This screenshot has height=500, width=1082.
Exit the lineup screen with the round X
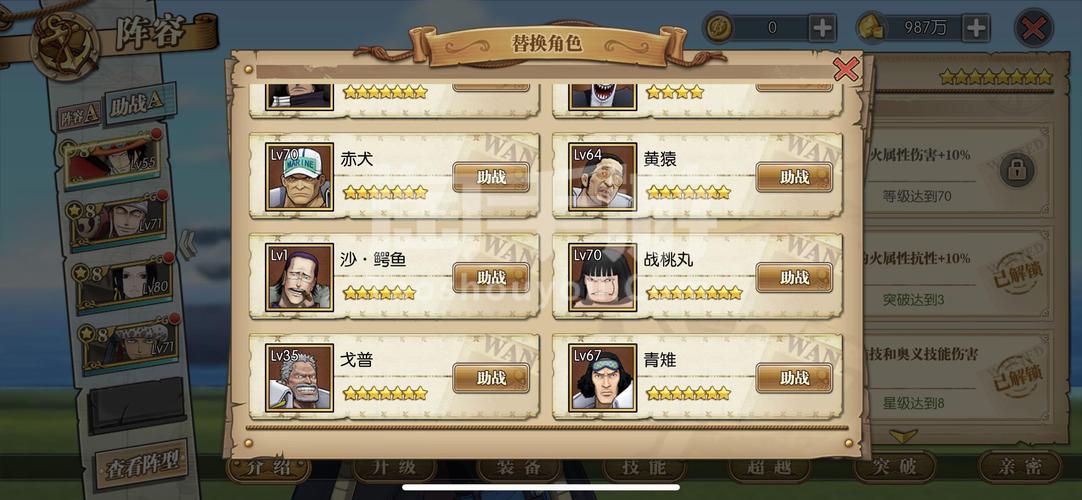click(1034, 28)
